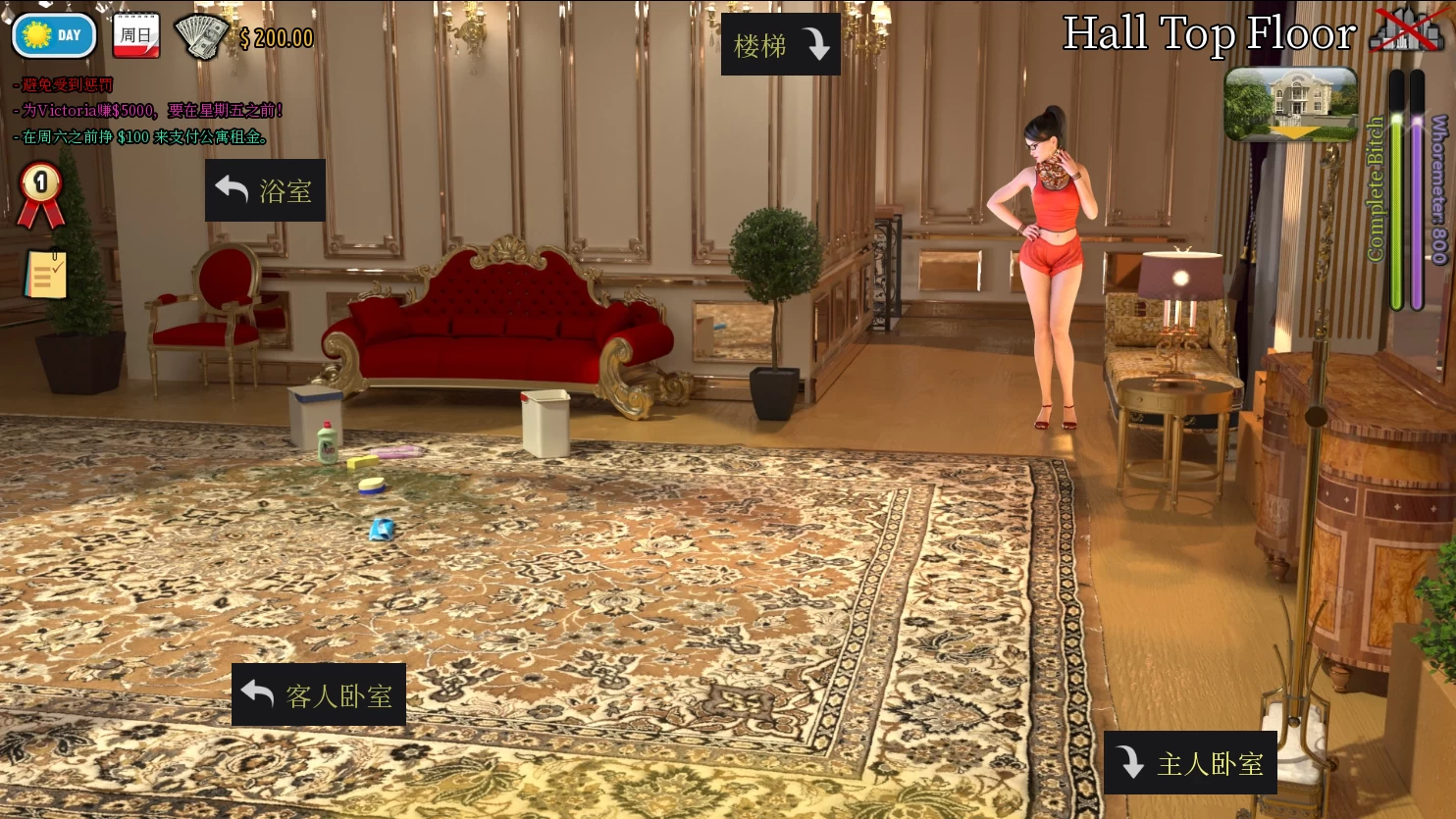
Task: Toggle the city travel availability indicator
Action: 1409,29
